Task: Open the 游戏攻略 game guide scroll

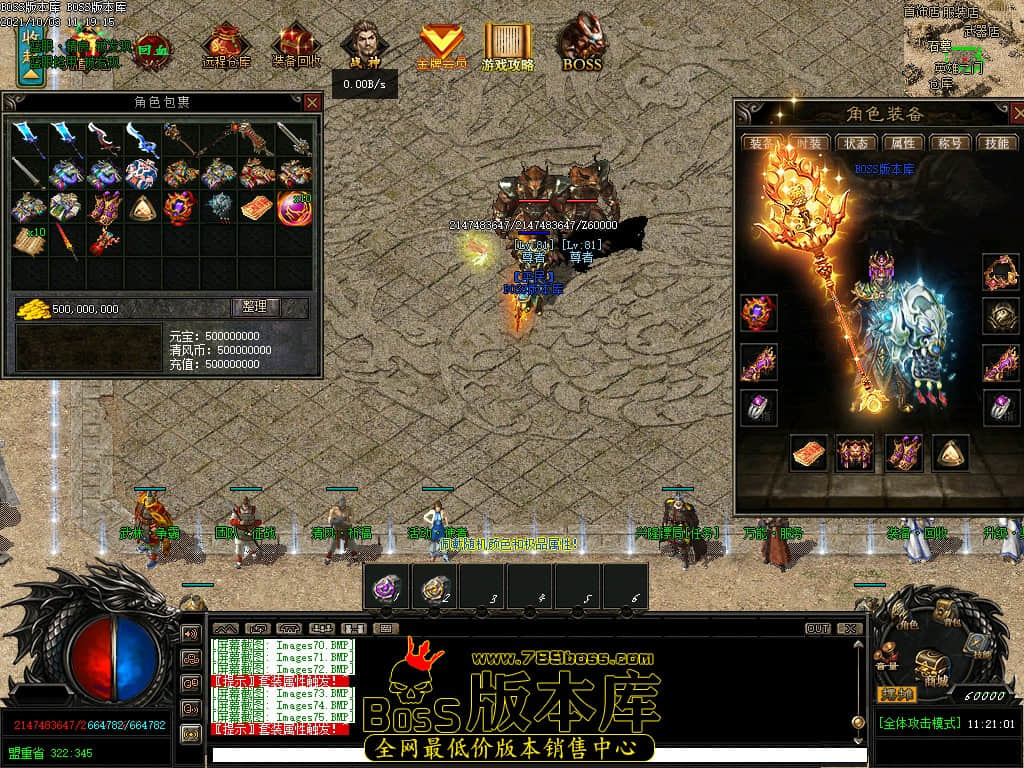Action: pyautogui.click(x=508, y=47)
